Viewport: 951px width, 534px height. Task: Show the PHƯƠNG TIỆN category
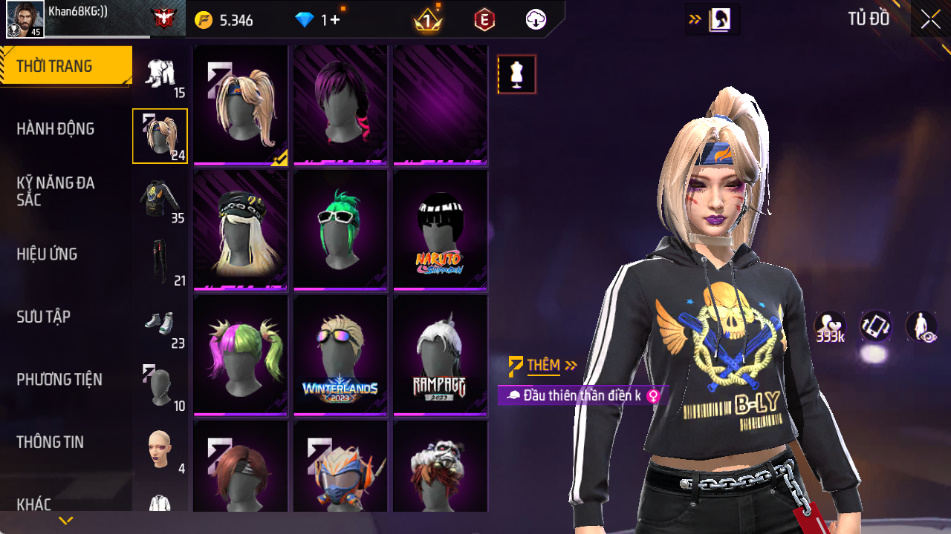(x=60, y=379)
